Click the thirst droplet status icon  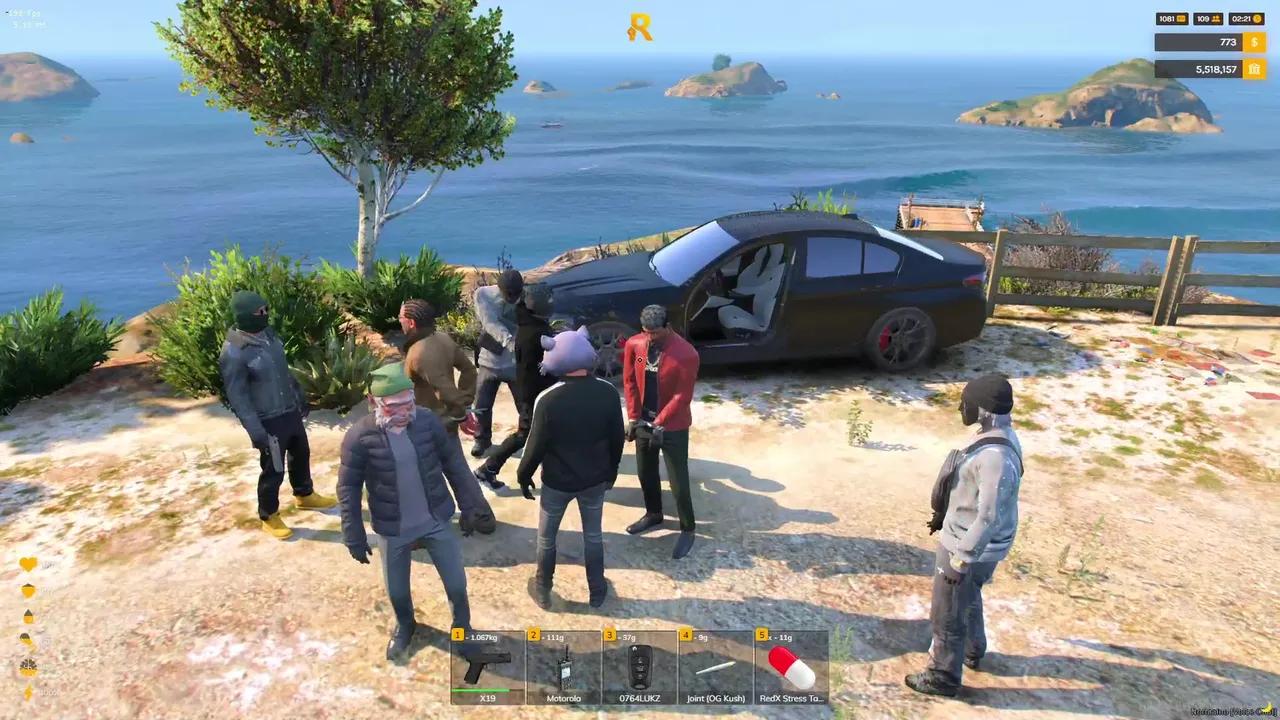click(x=28, y=616)
